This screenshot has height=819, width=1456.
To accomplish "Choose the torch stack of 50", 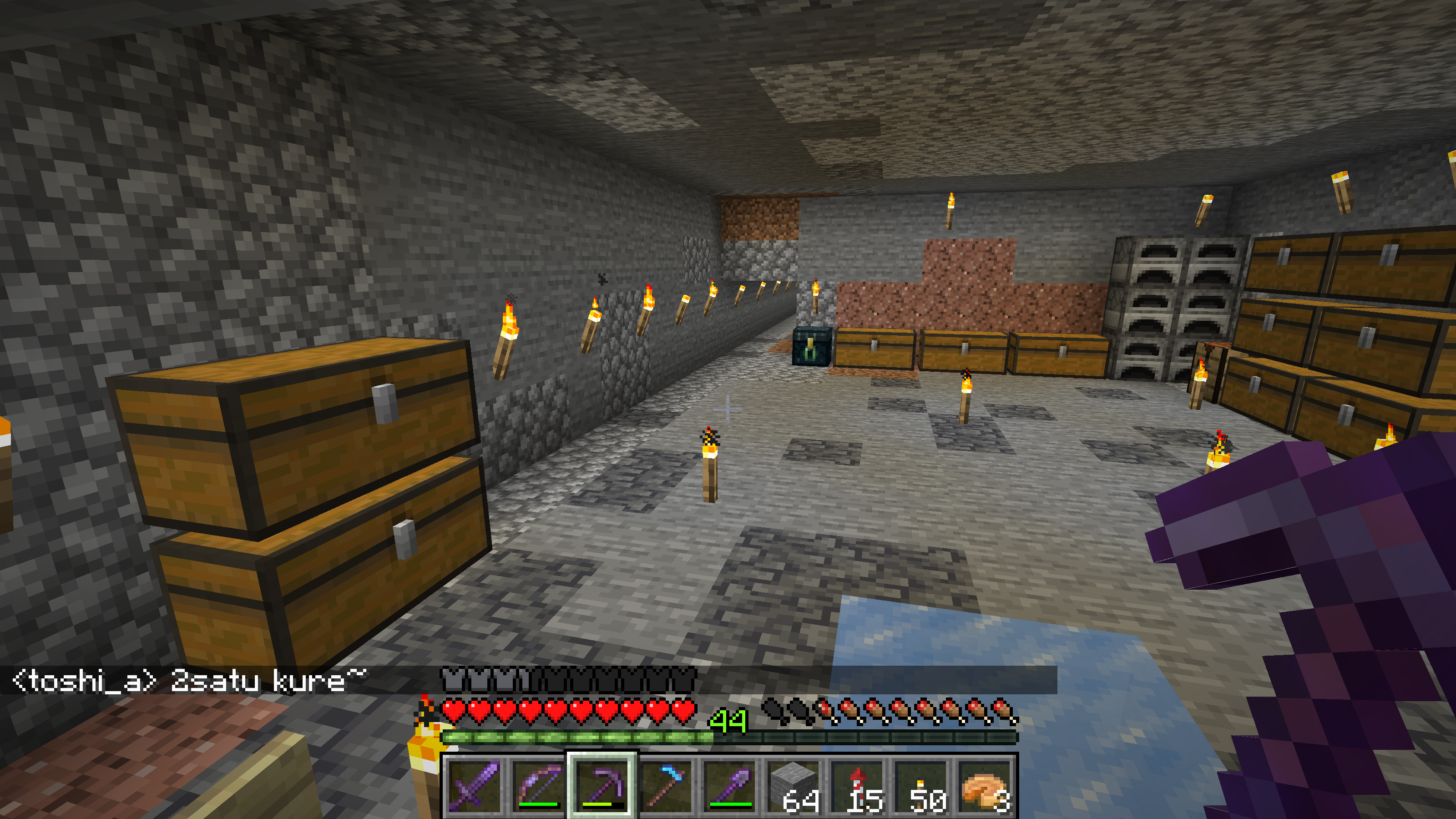I will pyautogui.click(x=922, y=784).
